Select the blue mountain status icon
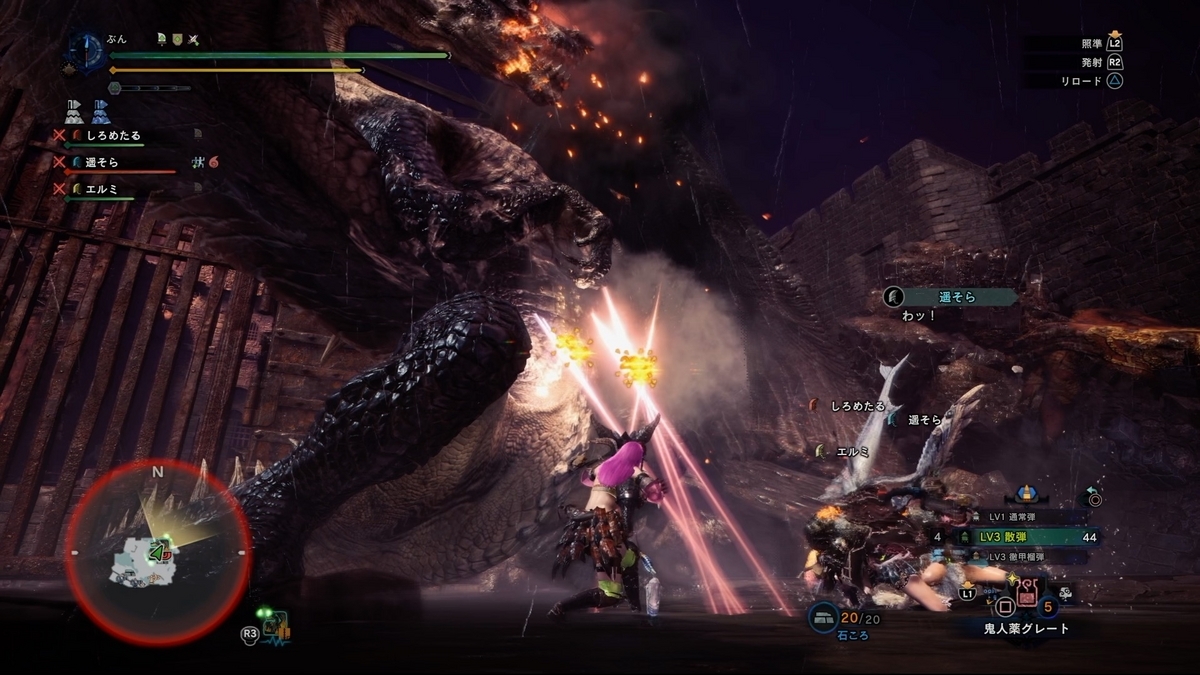1200x675 pixels. click(102, 110)
